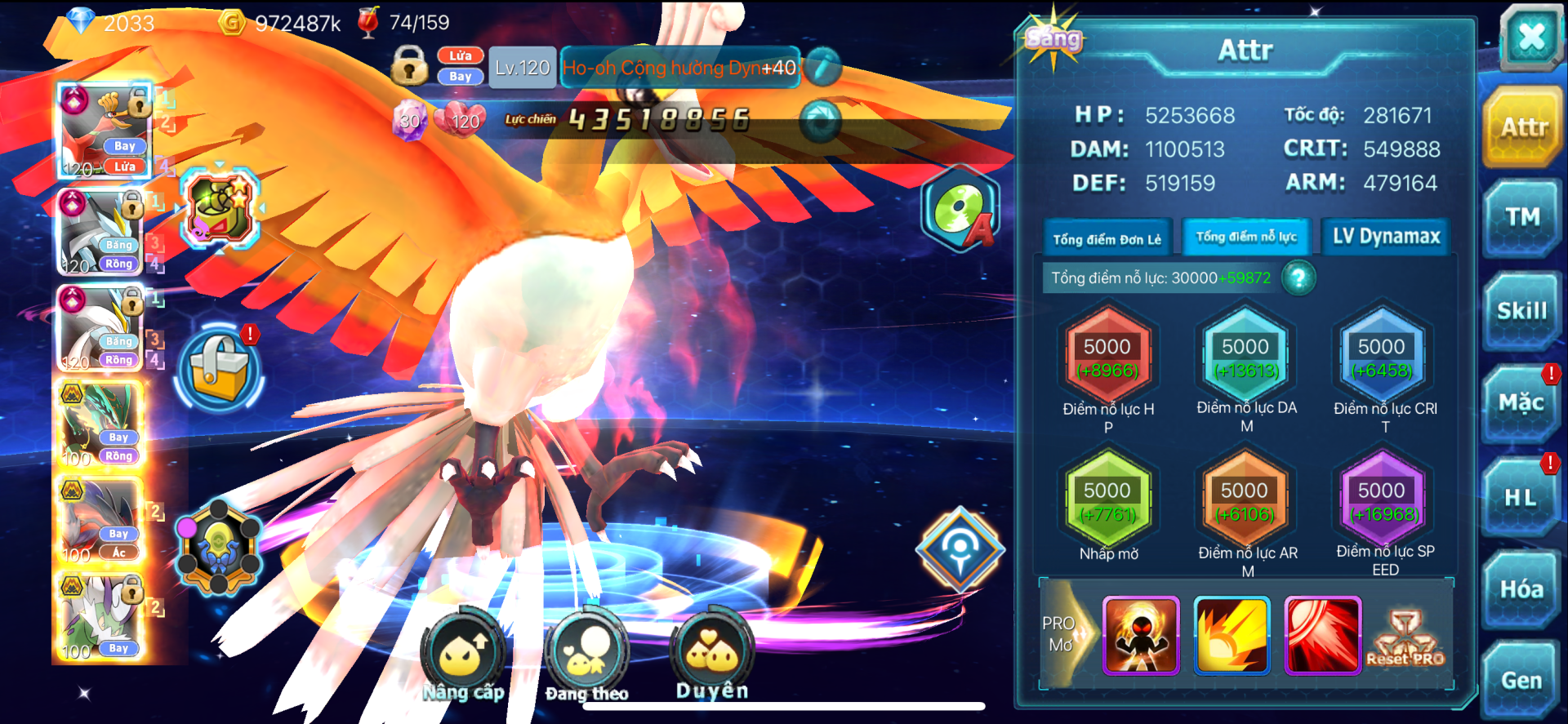This screenshot has width=1568, height=724.
Task: Select the LV Dynamax tab
Action: click(1386, 237)
